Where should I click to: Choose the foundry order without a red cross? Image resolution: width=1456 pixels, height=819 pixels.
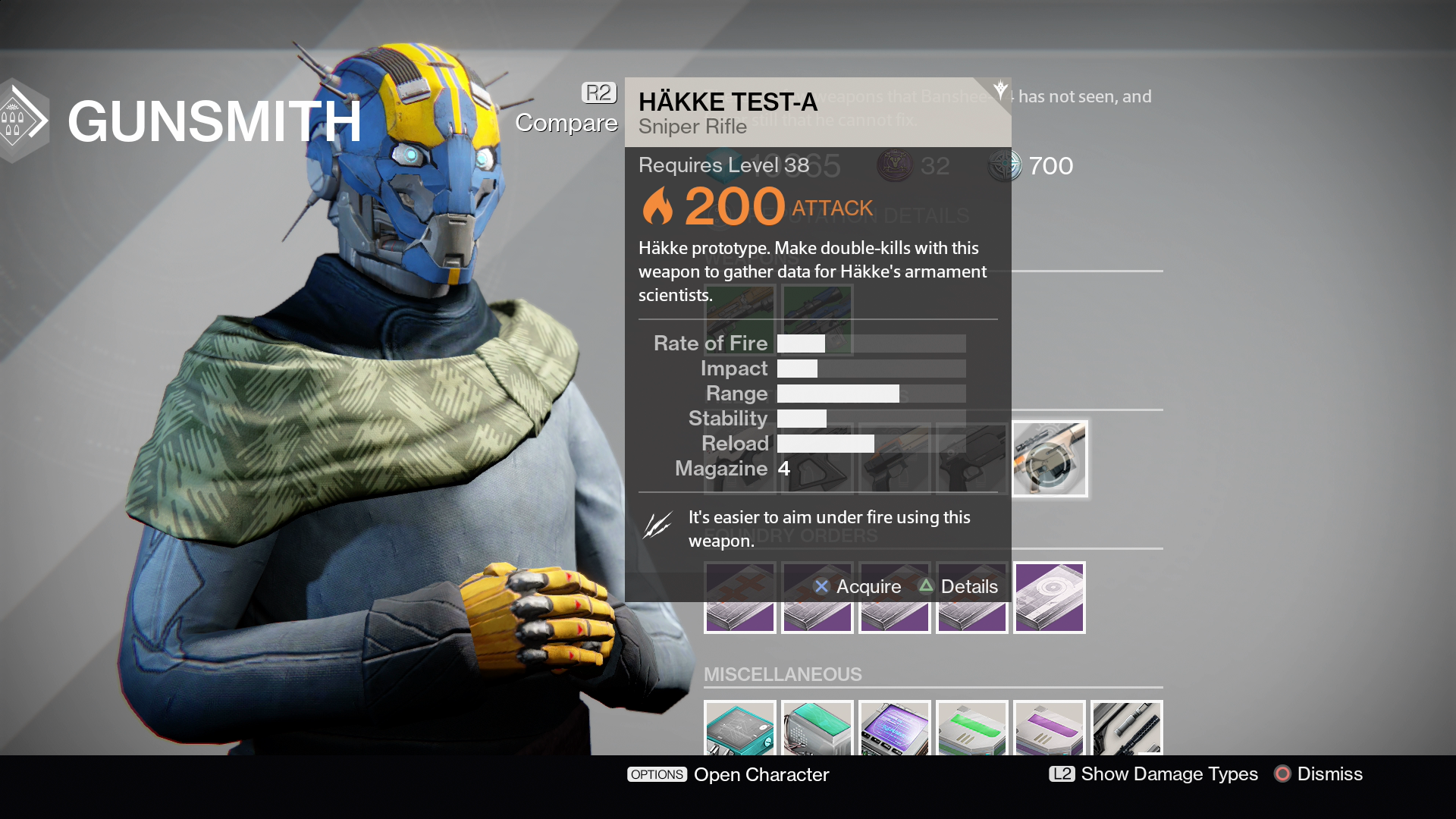pyautogui.click(x=1050, y=598)
